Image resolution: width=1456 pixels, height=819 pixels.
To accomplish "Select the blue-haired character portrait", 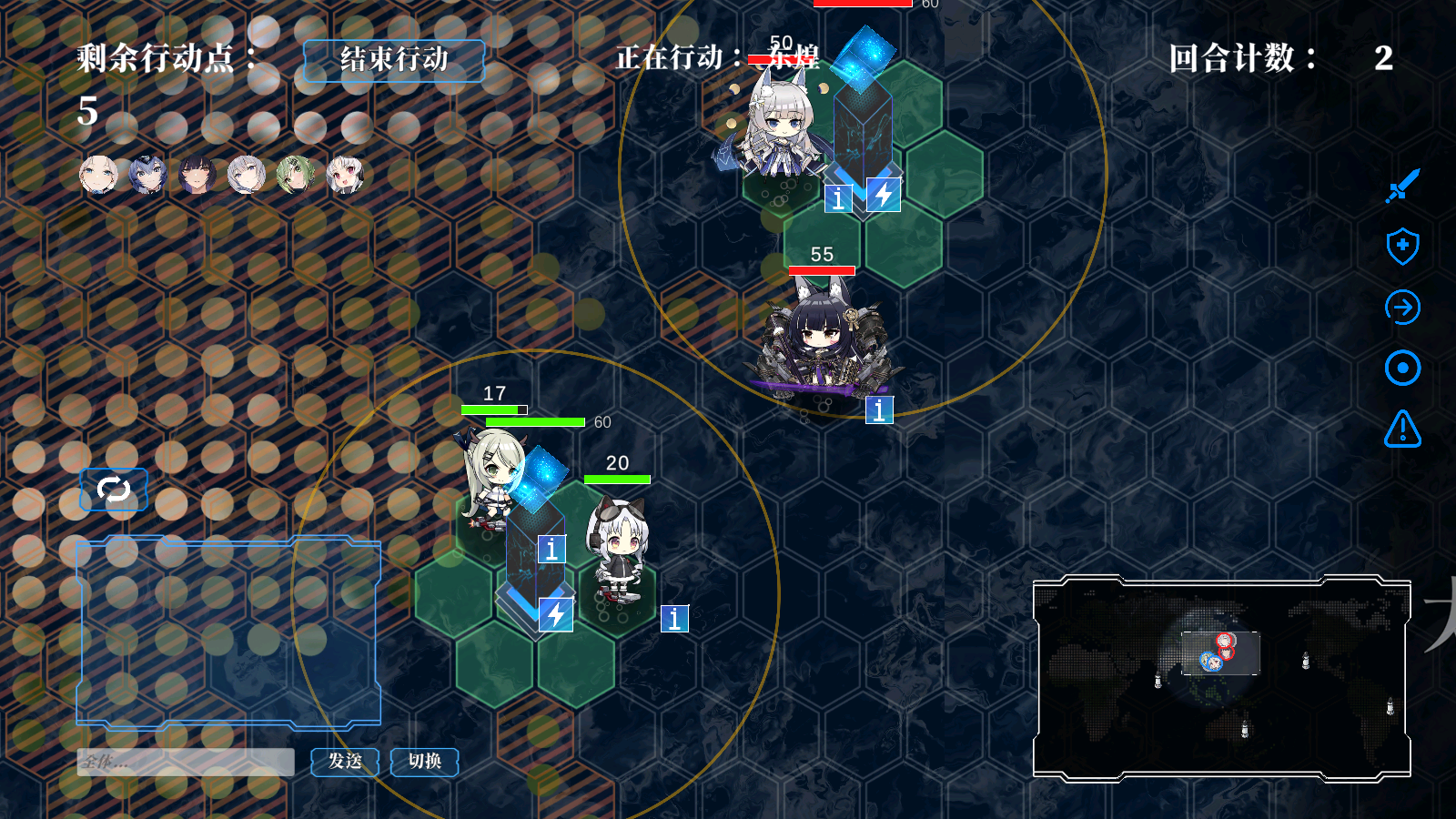I will pos(147,175).
